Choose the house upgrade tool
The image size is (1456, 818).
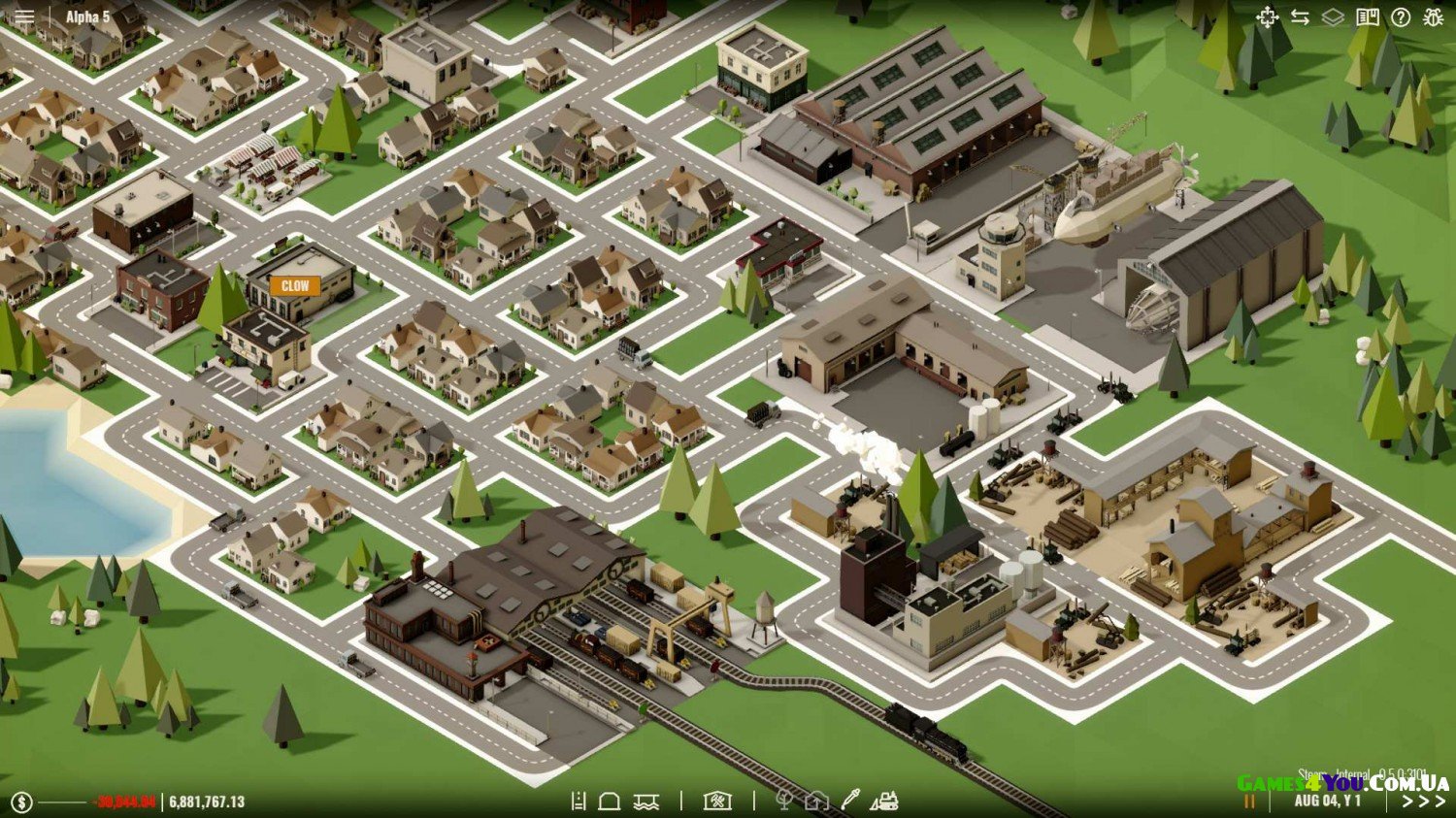816,801
